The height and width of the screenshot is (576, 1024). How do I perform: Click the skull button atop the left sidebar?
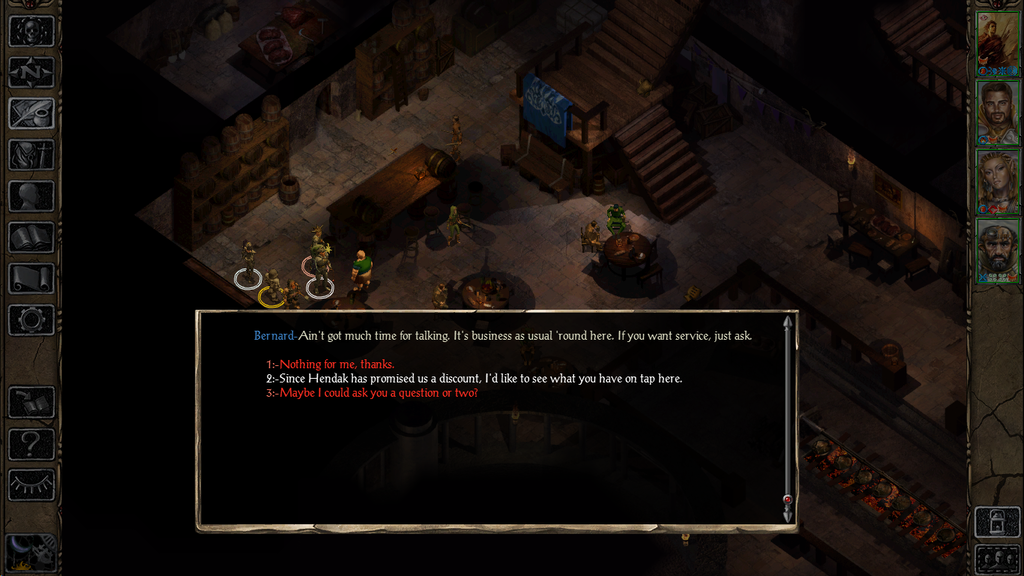31,30
